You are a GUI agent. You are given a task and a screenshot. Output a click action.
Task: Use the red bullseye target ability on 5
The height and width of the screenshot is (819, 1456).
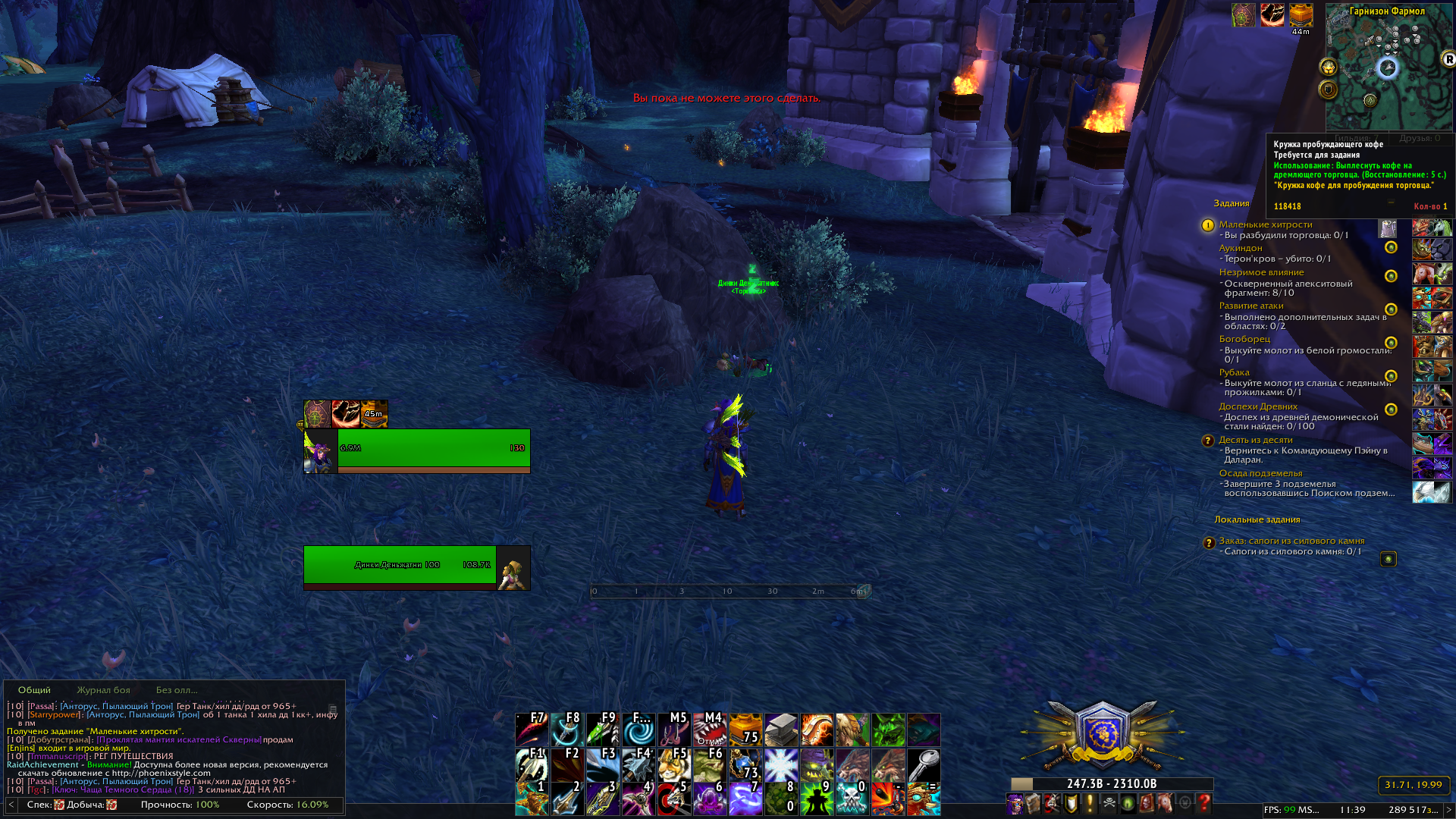pyautogui.click(x=674, y=799)
